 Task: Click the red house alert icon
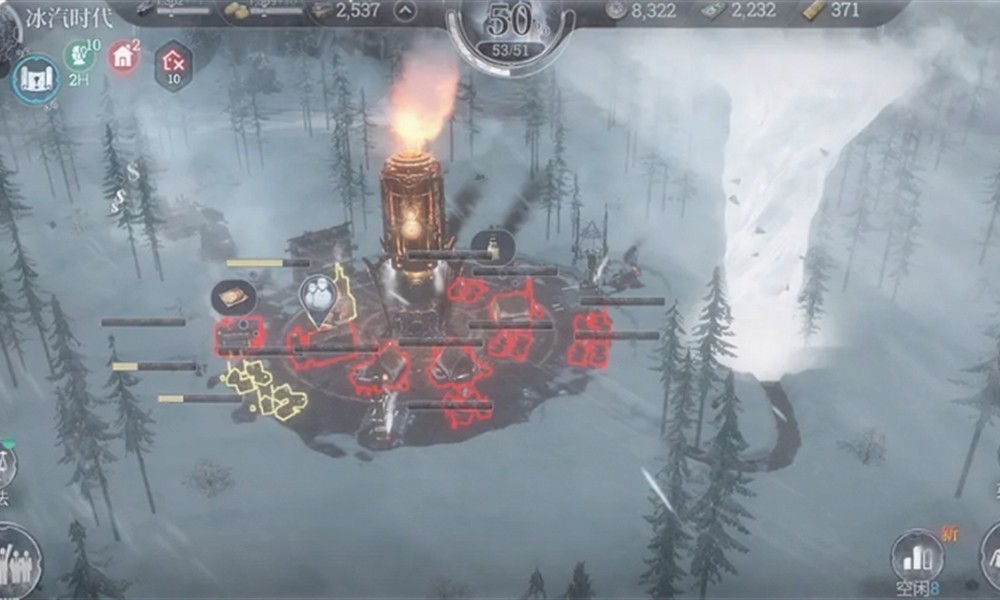coord(123,56)
